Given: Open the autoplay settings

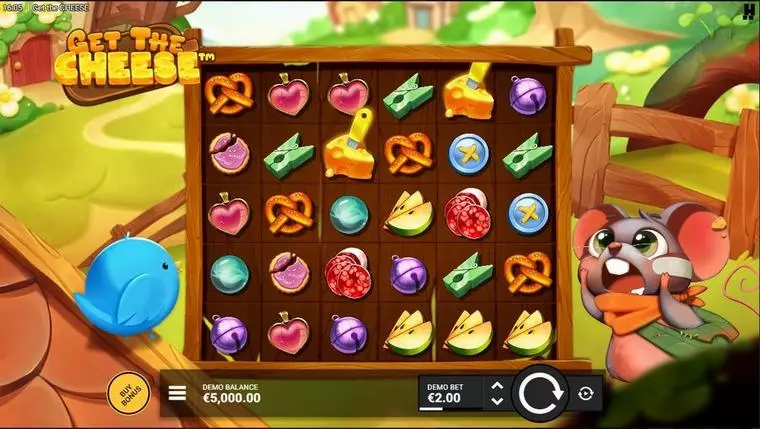Looking at the screenshot, I should [x=586, y=394].
